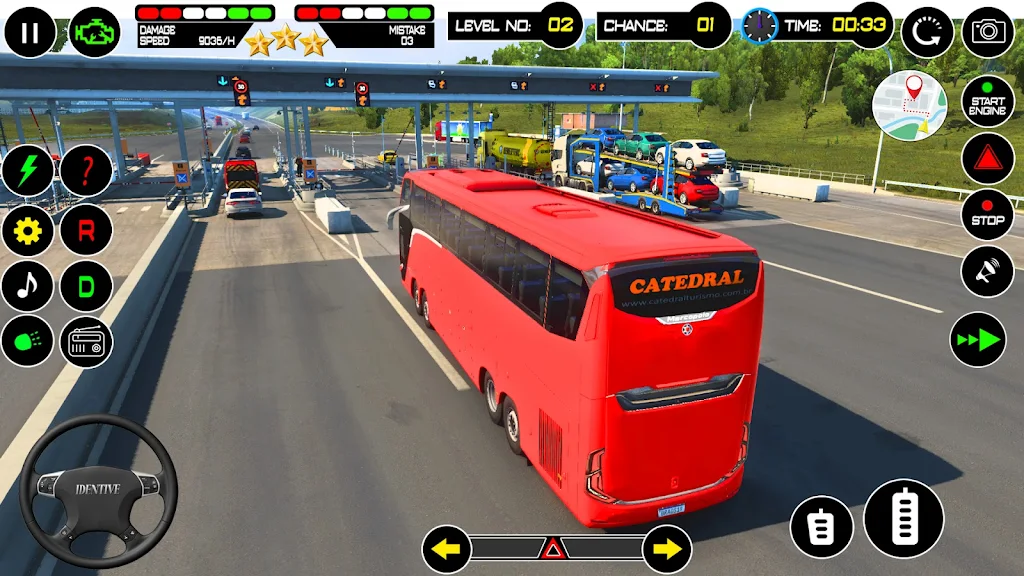Viewport: 1024px width, 576px height.
Task: Start the engine
Action: point(987,100)
